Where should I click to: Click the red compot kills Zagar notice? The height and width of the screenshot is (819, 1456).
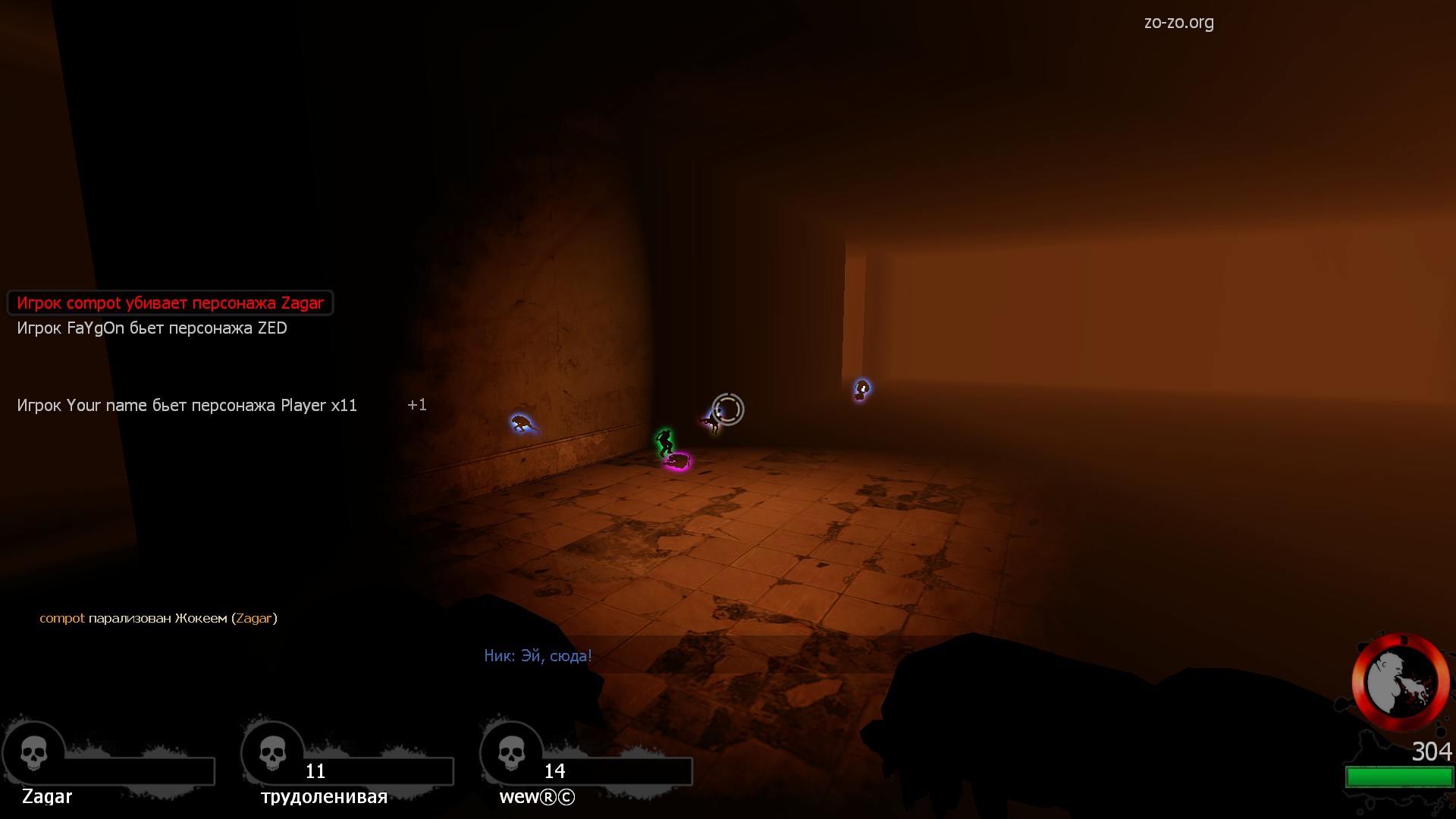[x=170, y=303]
